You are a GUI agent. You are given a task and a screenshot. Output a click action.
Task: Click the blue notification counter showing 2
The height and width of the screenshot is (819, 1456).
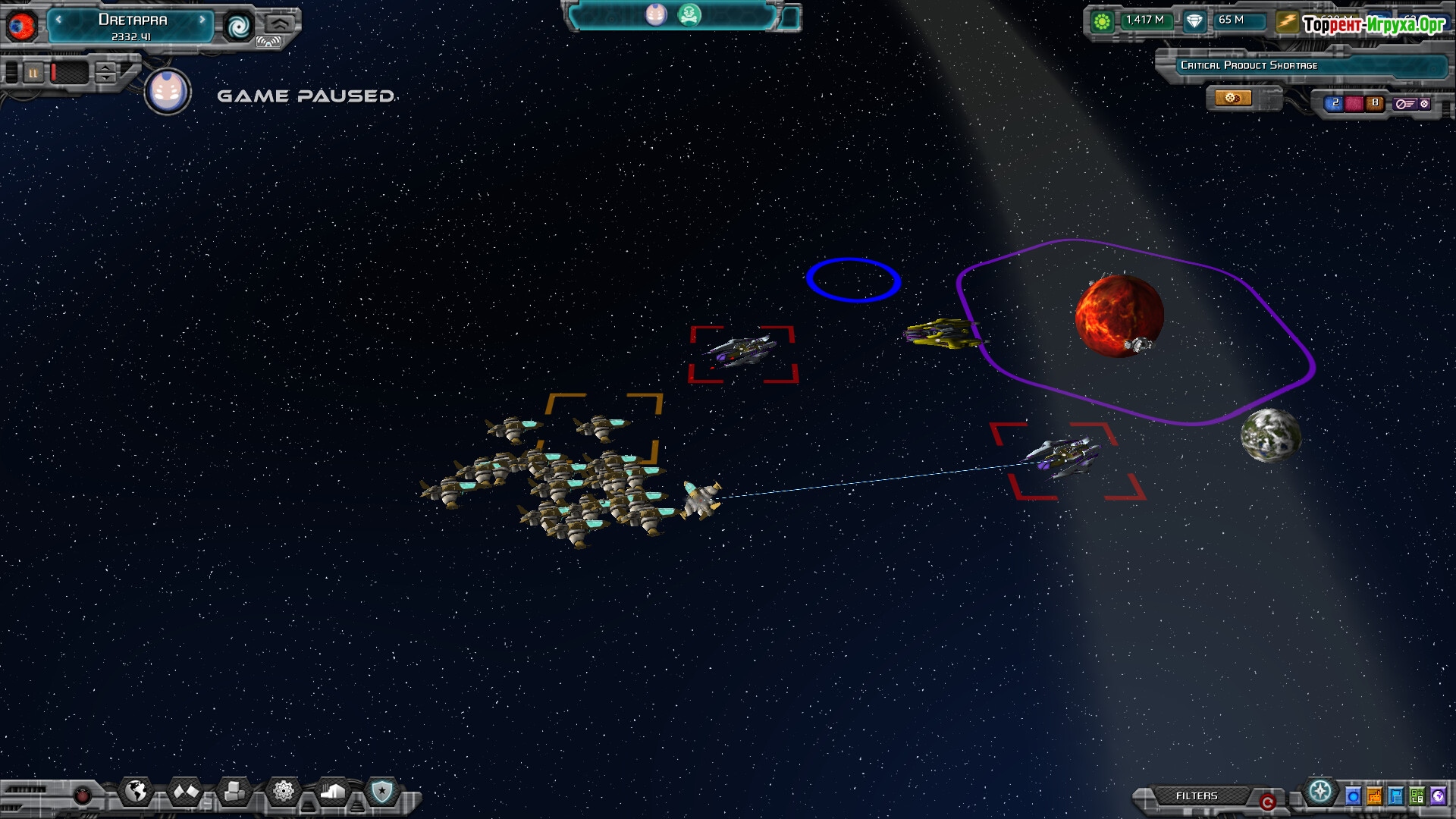(1334, 103)
